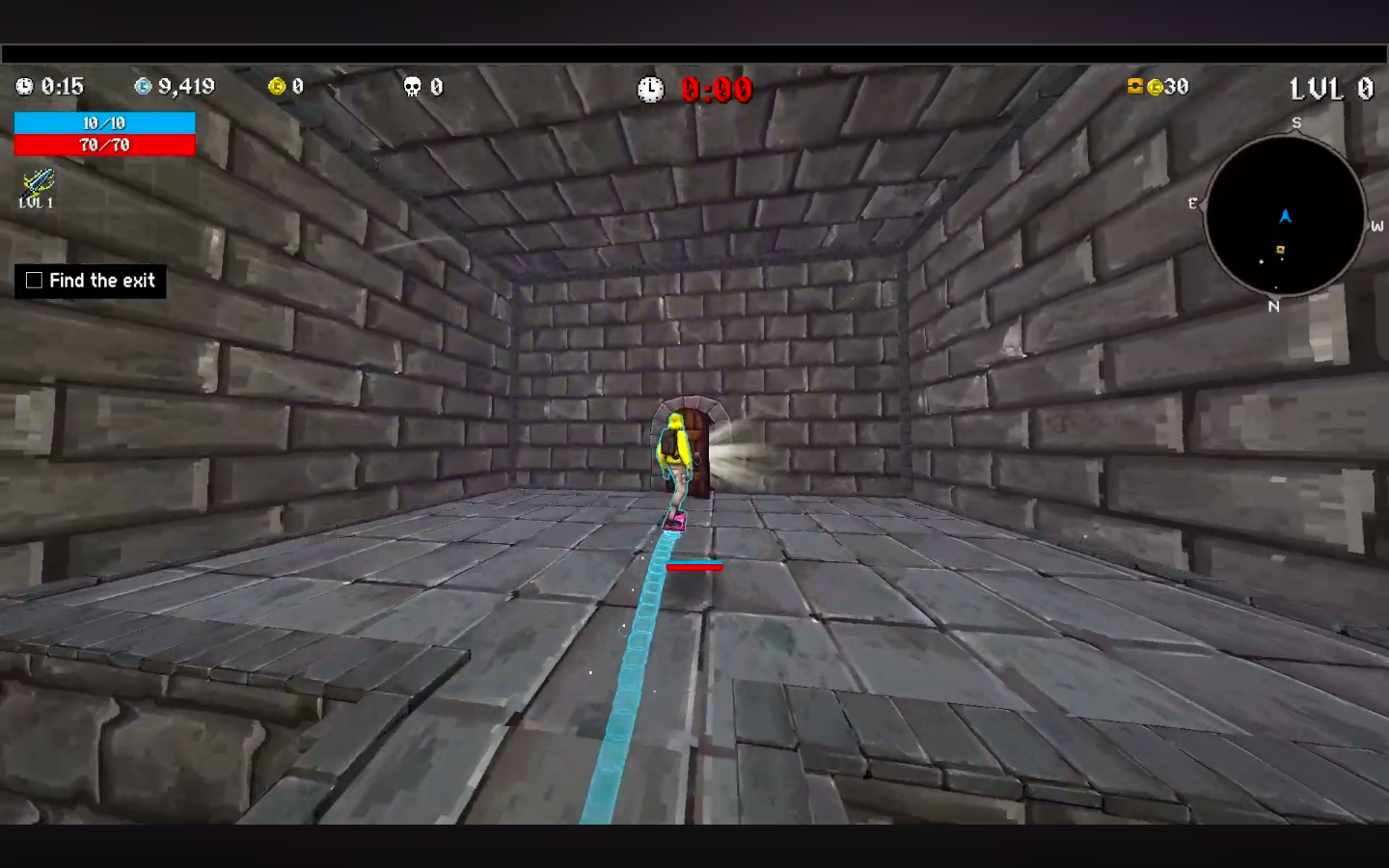Click the skull kill-counter icon
The height and width of the screenshot is (868, 1389).
pyautogui.click(x=412, y=87)
